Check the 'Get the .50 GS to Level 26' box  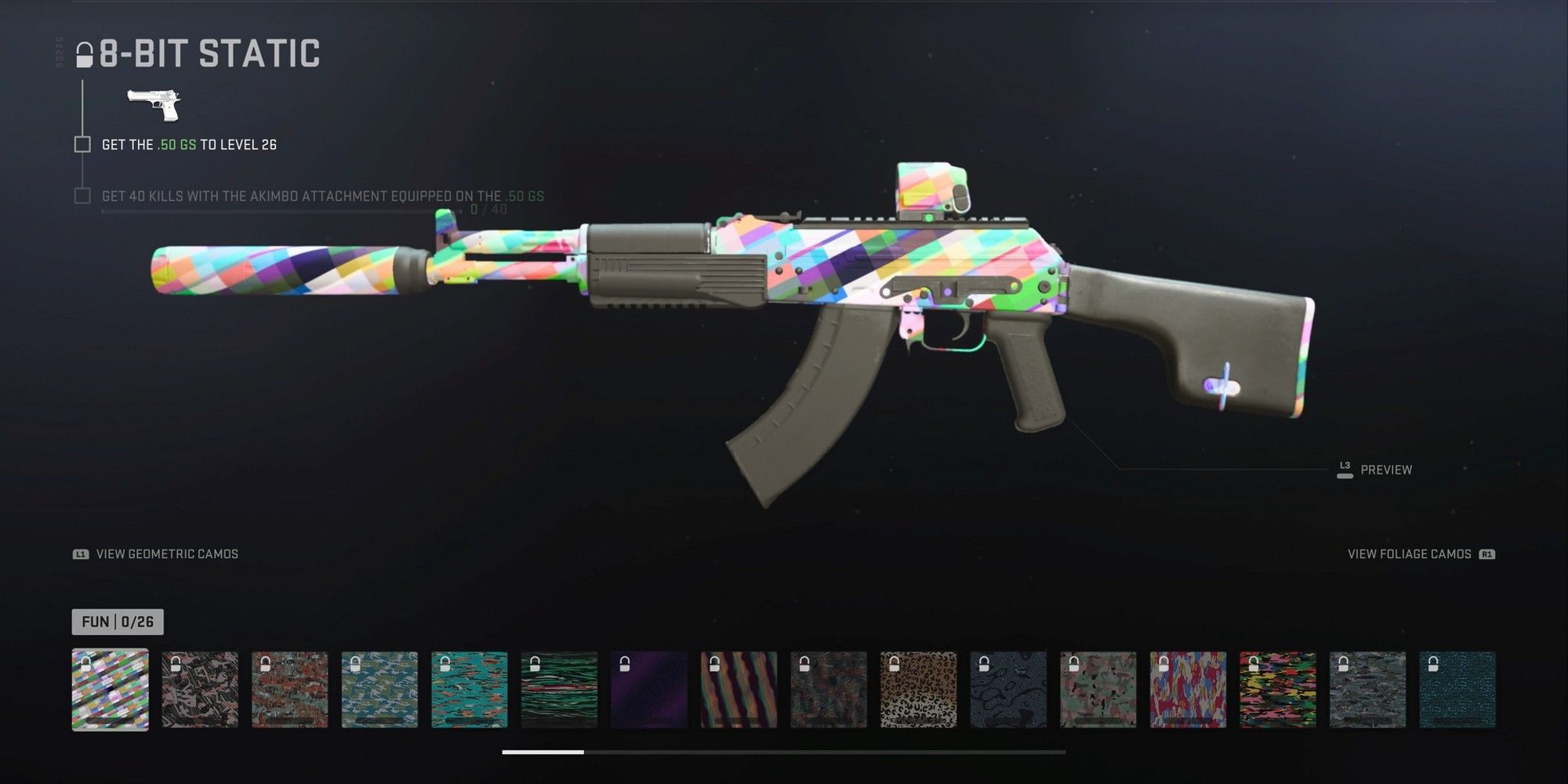pyautogui.click(x=82, y=144)
